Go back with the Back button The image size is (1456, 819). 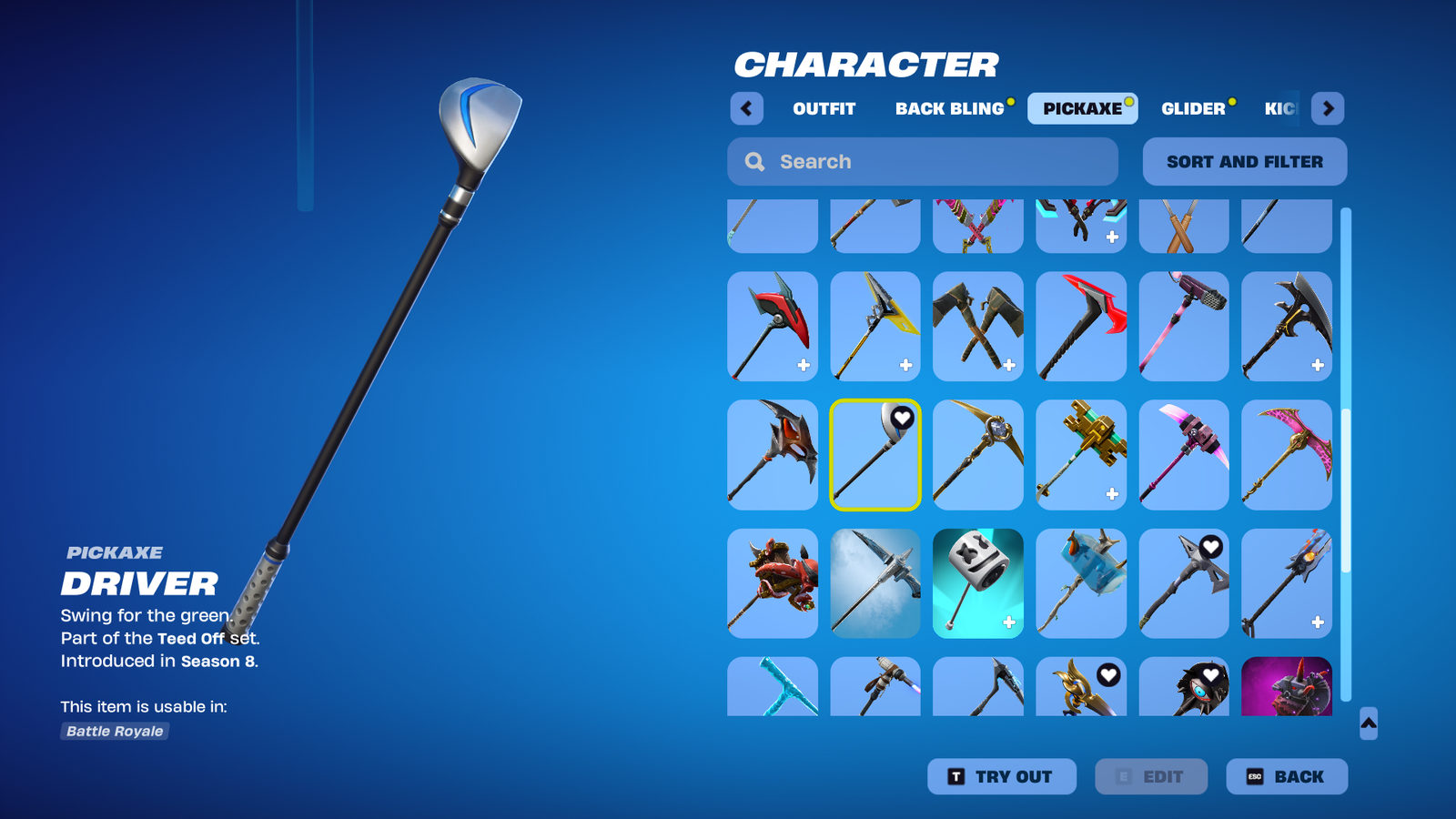(1286, 776)
